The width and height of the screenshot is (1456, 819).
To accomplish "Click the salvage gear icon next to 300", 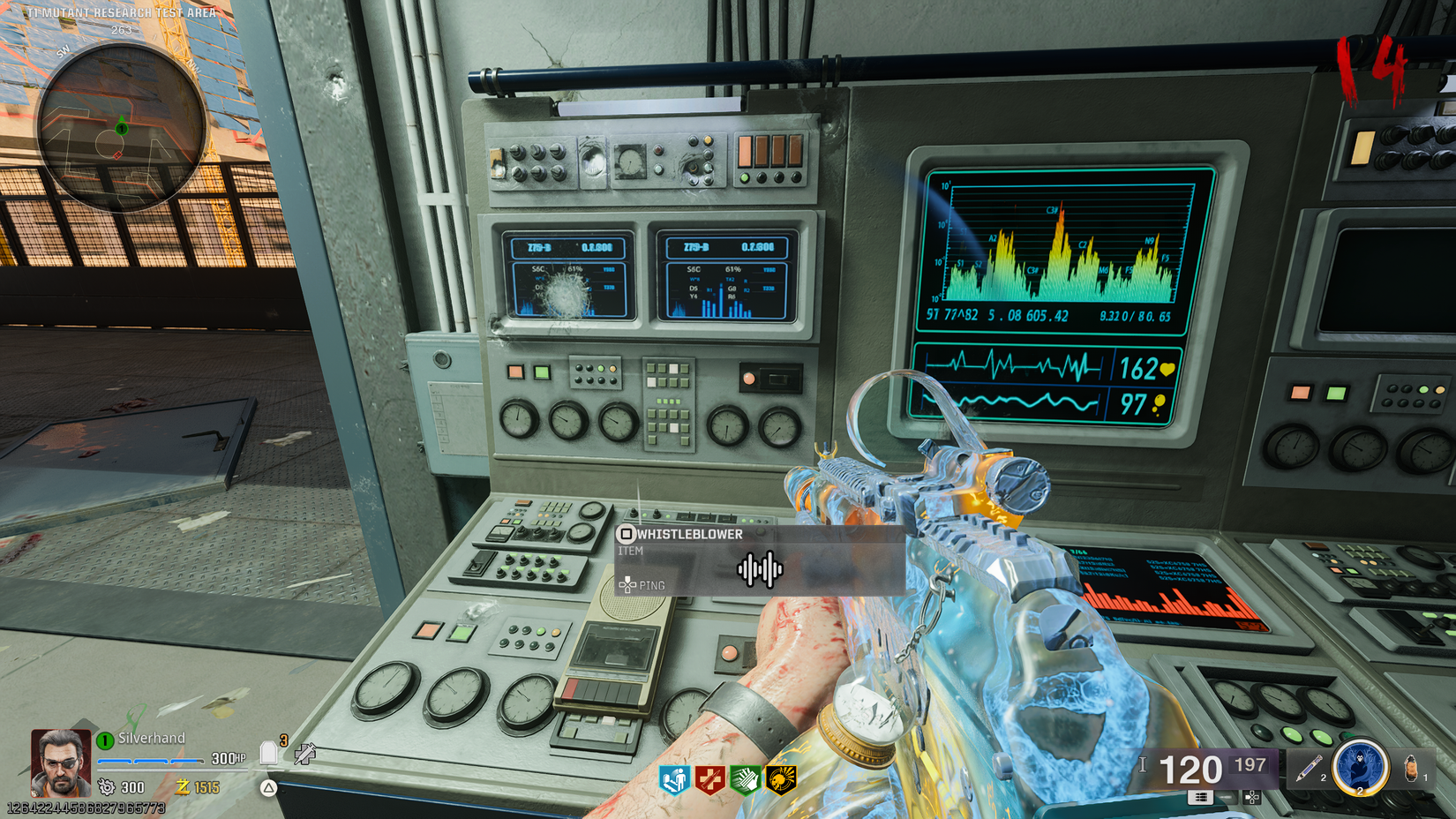I will 107,786.
